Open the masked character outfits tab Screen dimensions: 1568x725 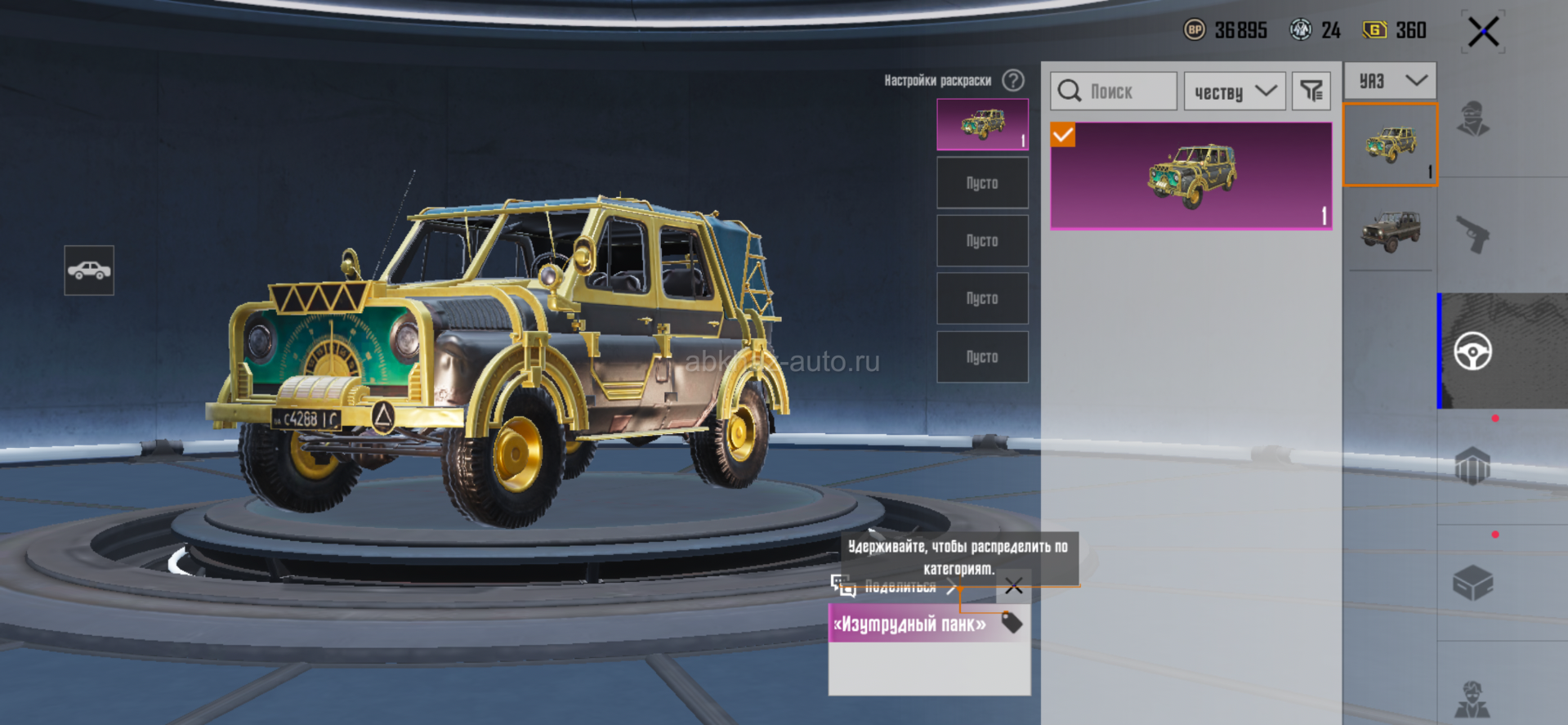tap(1472, 119)
